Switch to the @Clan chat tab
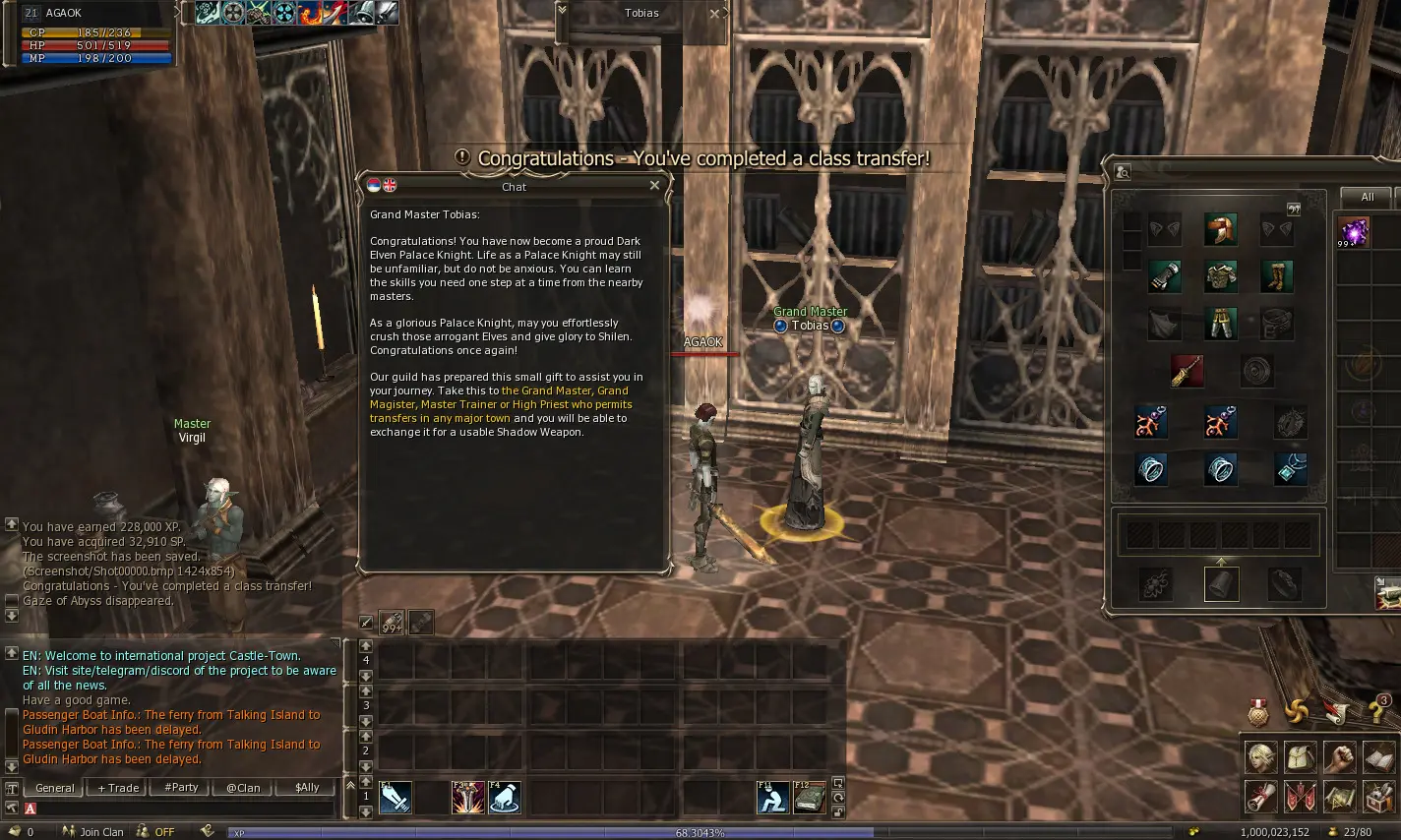The width and height of the screenshot is (1401, 840). pyautogui.click(x=243, y=788)
